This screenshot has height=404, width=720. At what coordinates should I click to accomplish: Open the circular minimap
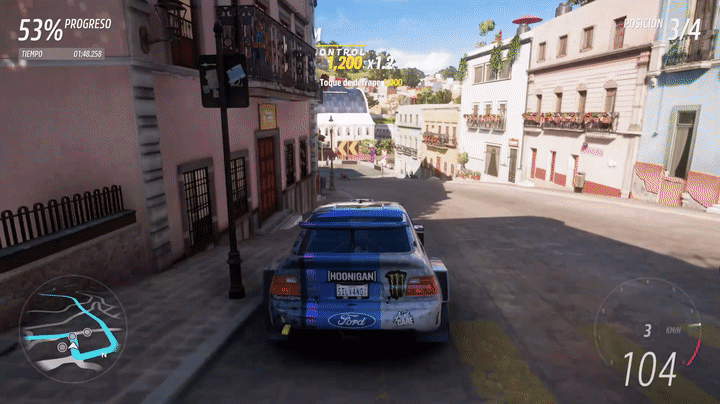click(x=72, y=328)
